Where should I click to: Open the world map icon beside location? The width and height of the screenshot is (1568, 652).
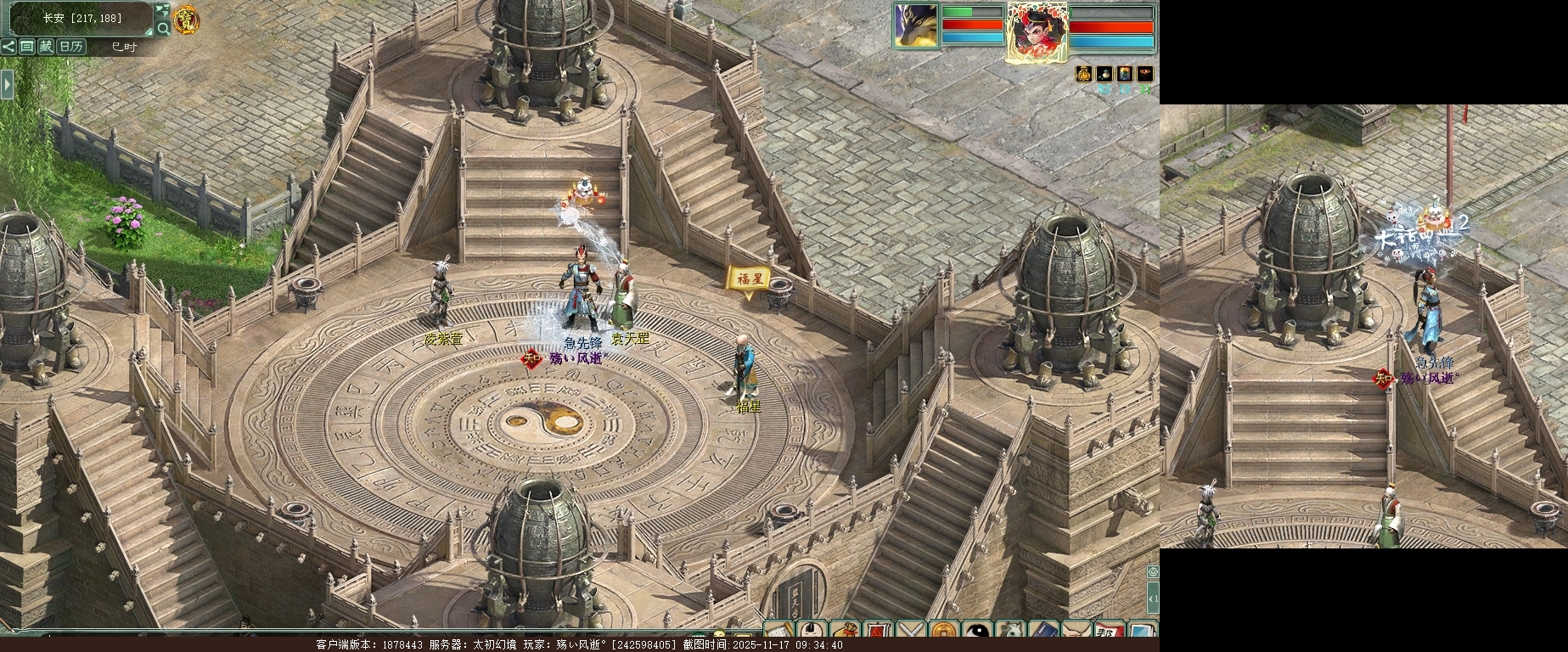click(x=162, y=11)
